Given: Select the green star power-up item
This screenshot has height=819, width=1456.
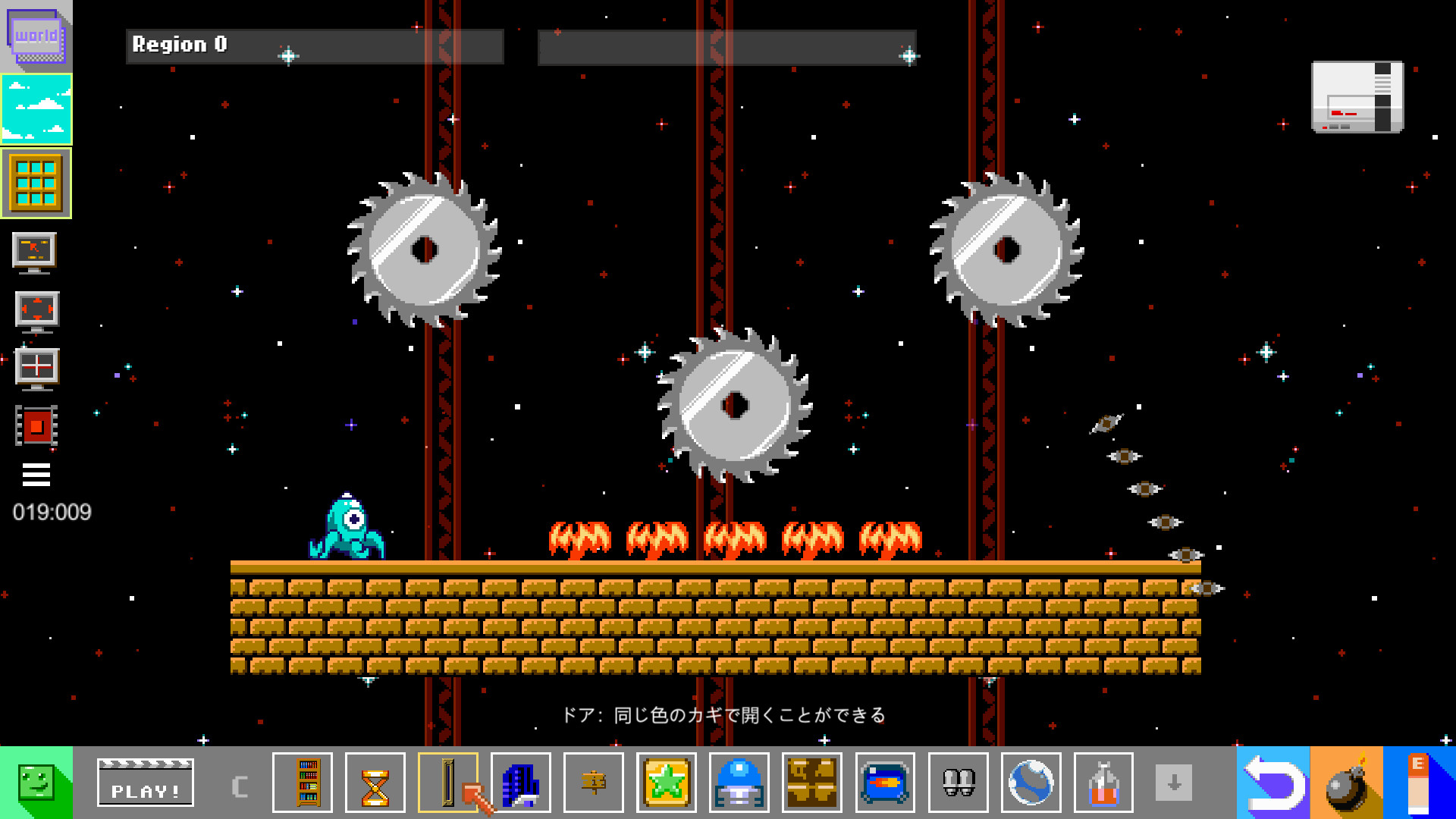Looking at the screenshot, I should [667, 783].
